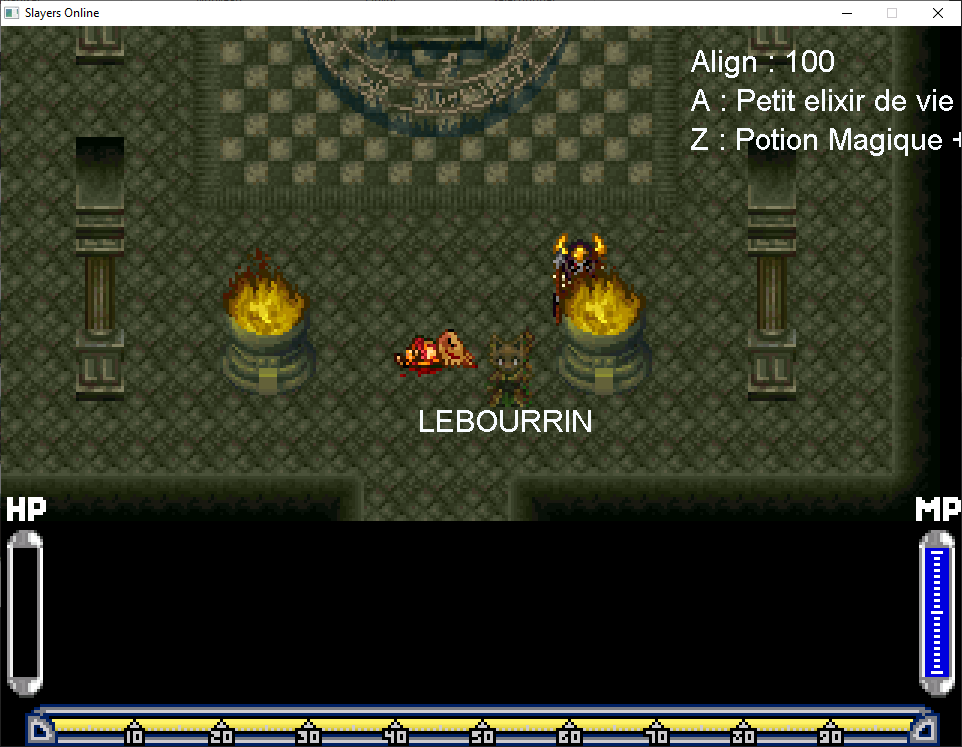Minimize the Slayers Online window
This screenshot has height=747, width=962.
846,13
